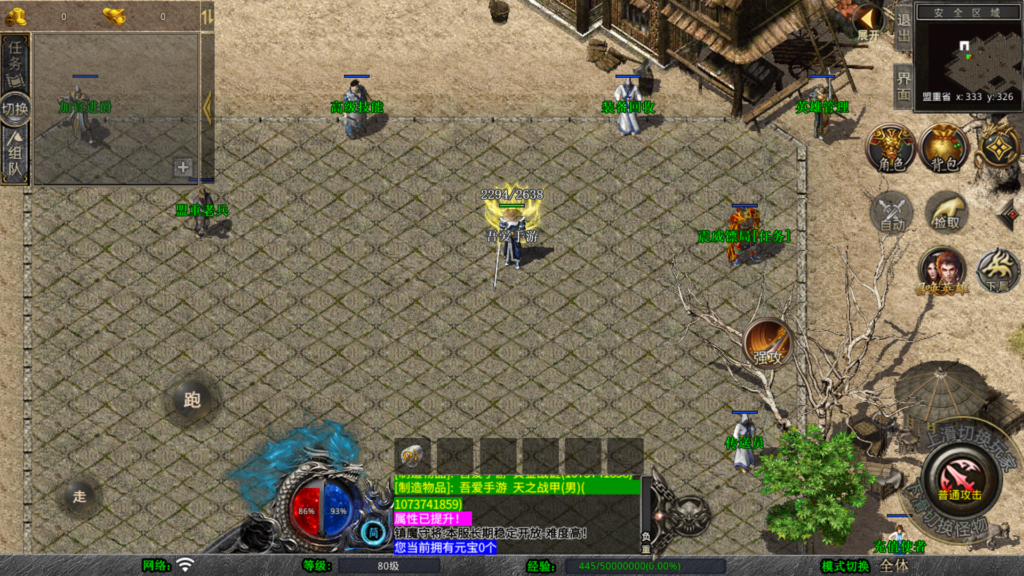Open the 角色 character sheet
The height and width of the screenshot is (576, 1024).
coord(890,148)
